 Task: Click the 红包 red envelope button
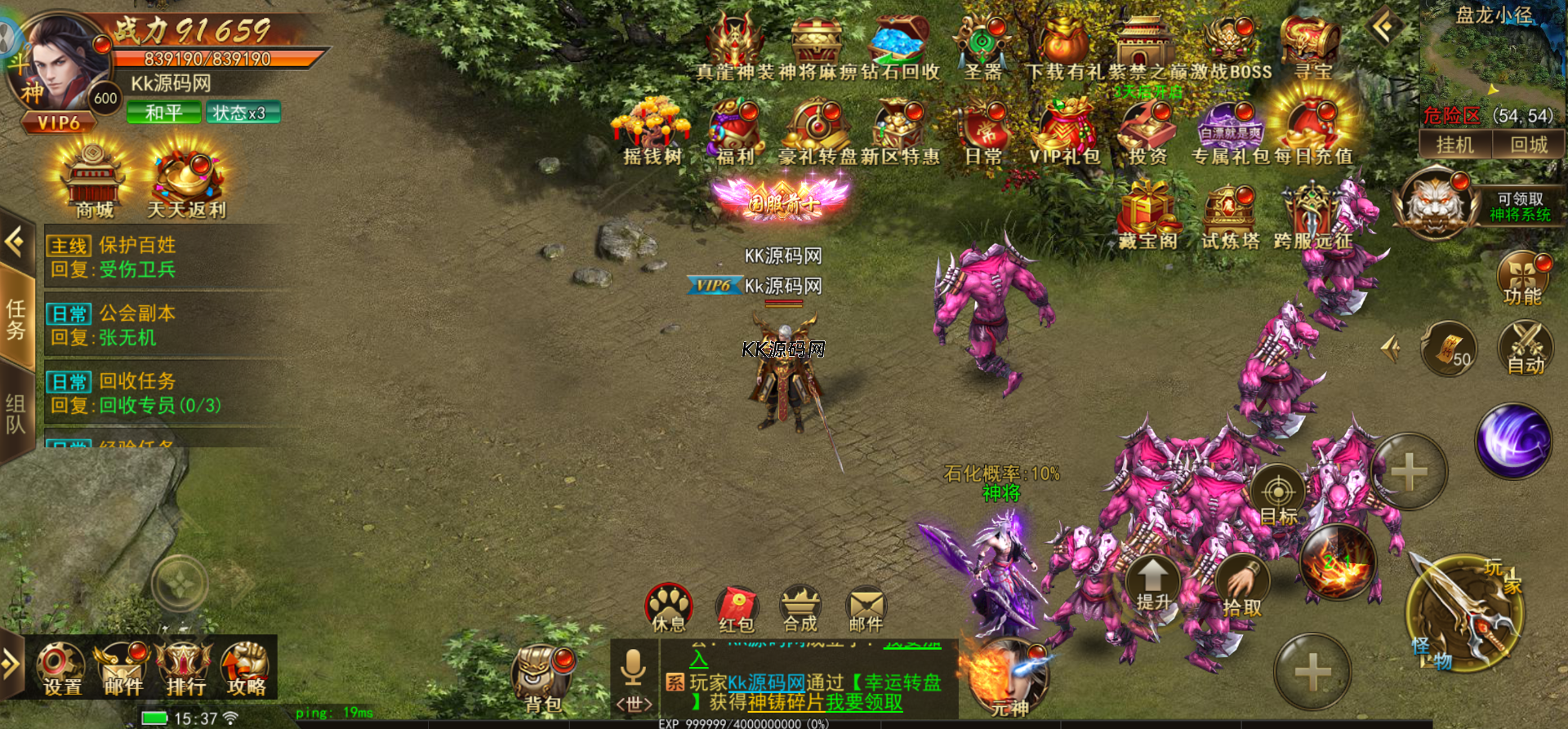(737, 609)
